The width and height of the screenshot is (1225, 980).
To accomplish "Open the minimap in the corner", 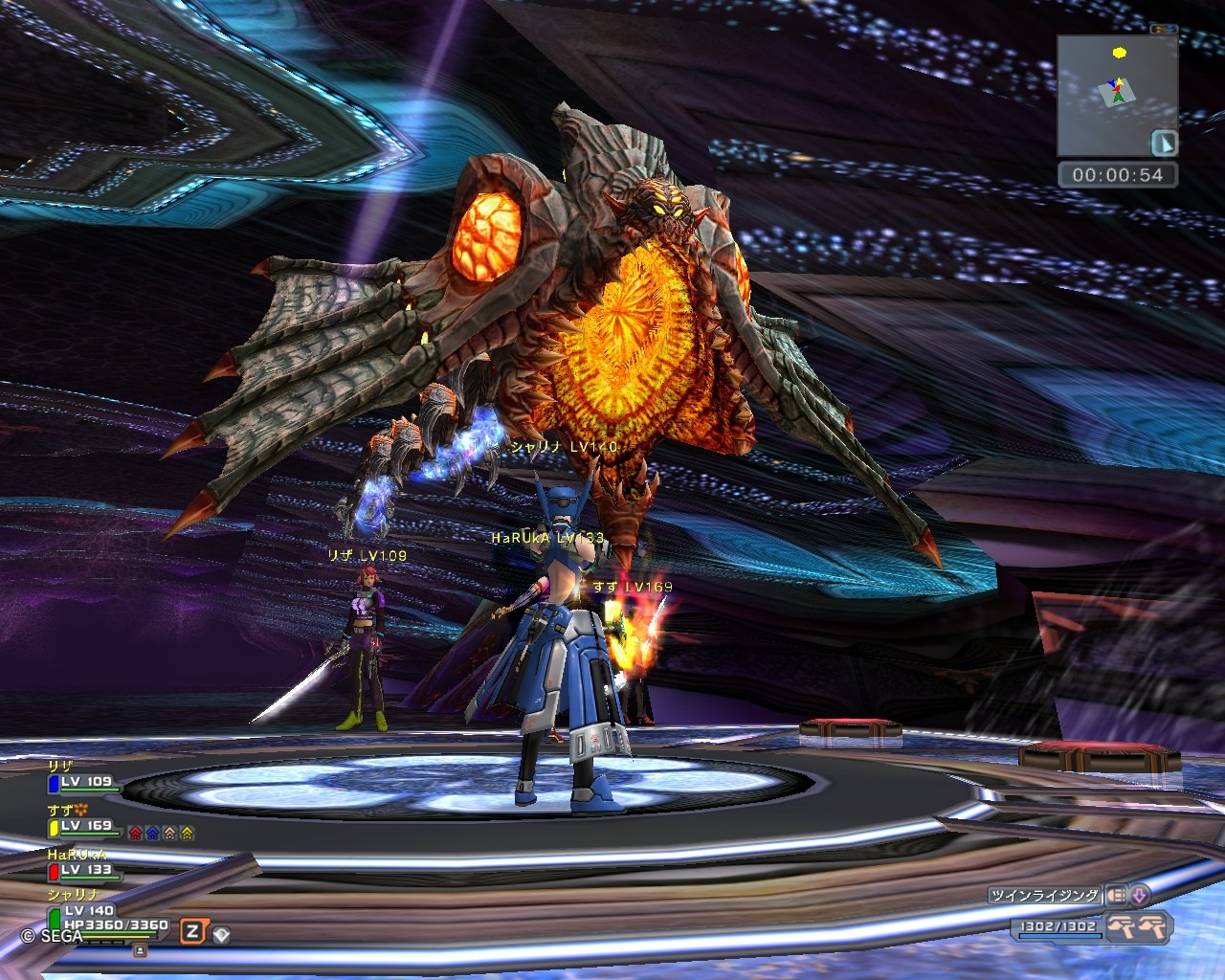I will [x=1116, y=95].
